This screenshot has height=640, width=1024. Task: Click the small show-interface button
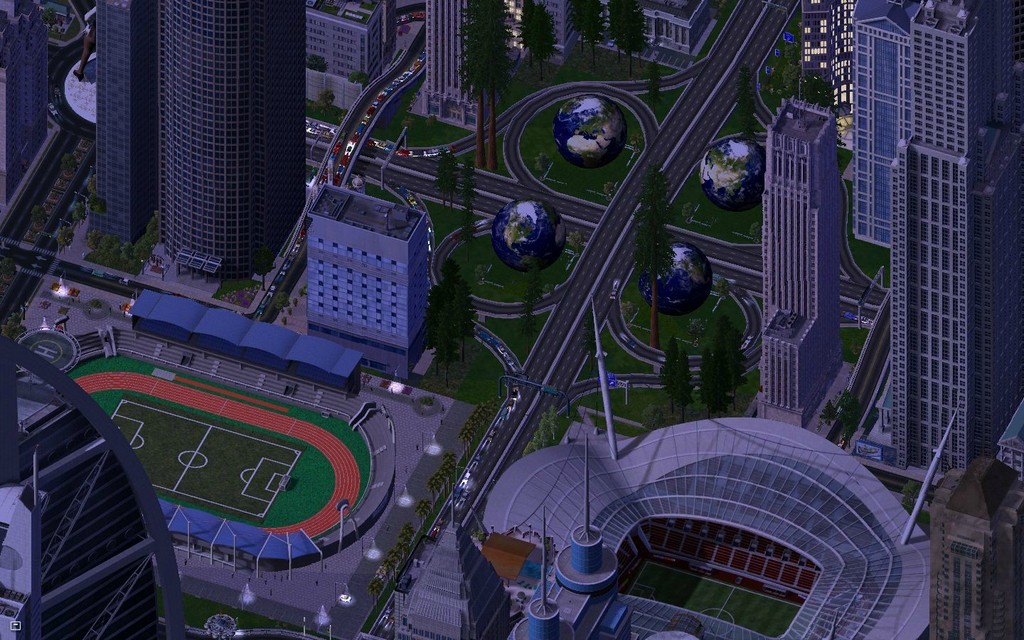click(x=15, y=625)
